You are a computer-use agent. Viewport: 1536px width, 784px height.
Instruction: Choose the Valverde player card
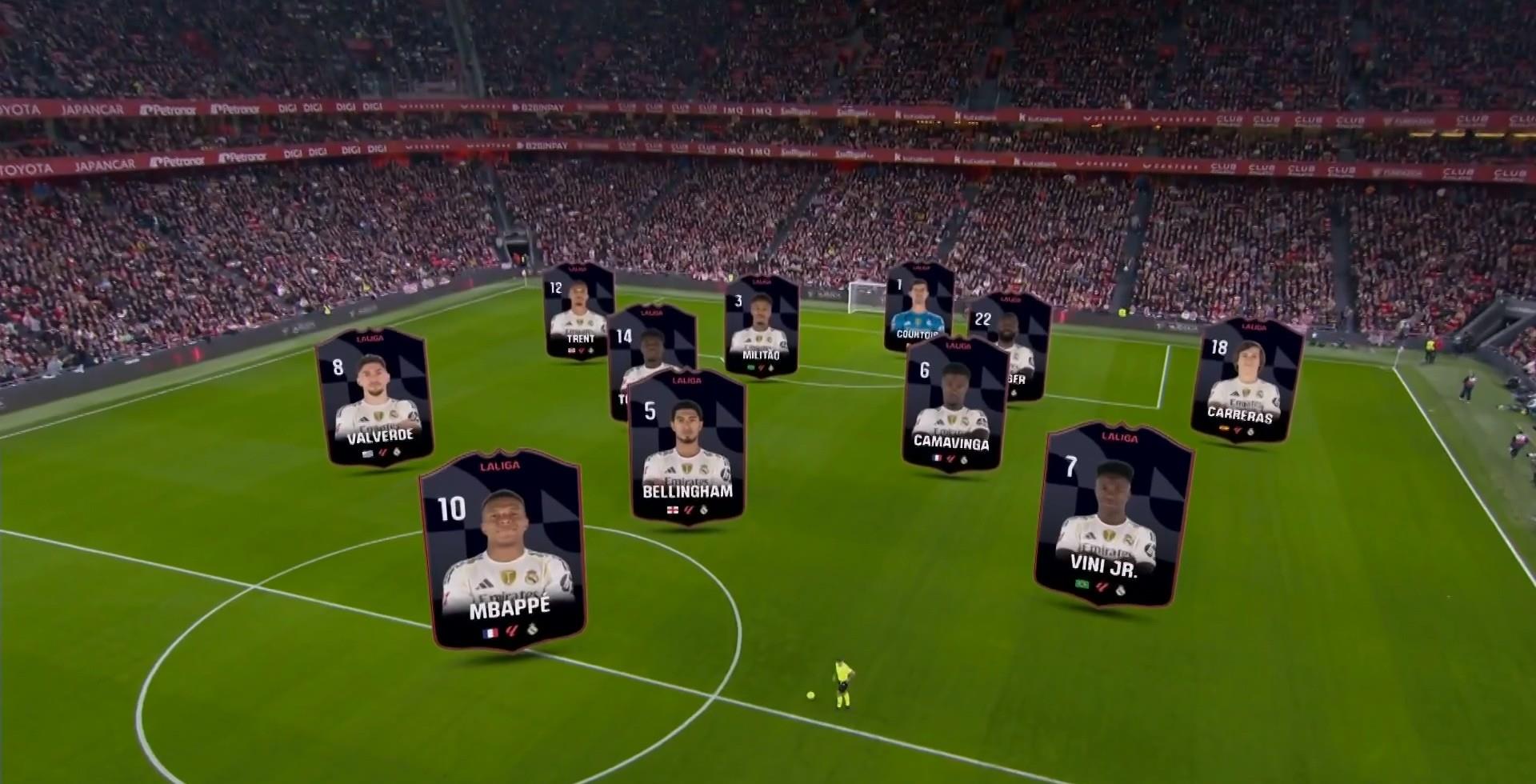click(x=374, y=398)
